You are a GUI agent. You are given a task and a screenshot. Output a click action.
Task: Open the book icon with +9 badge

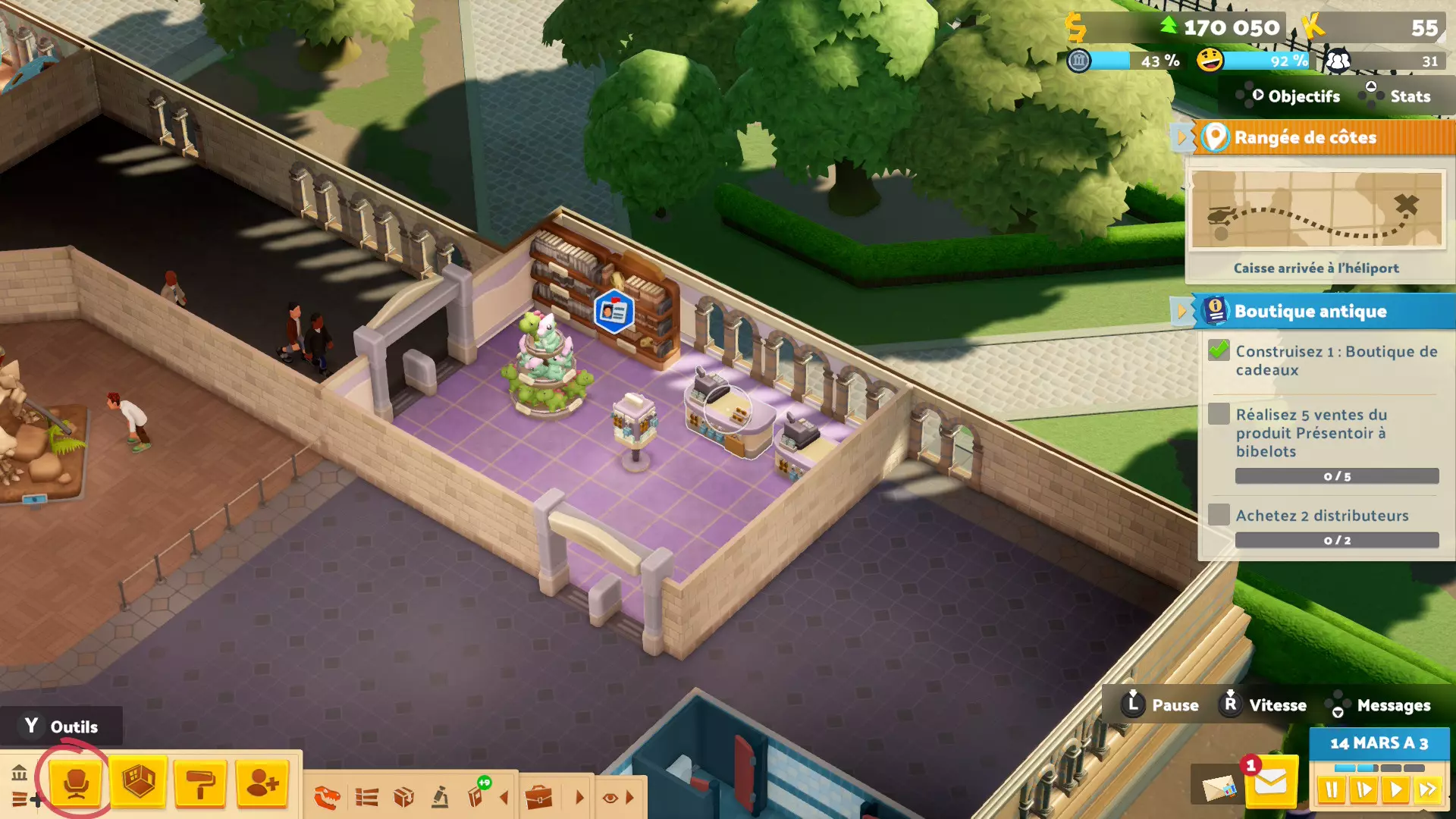click(x=477, y=796)
